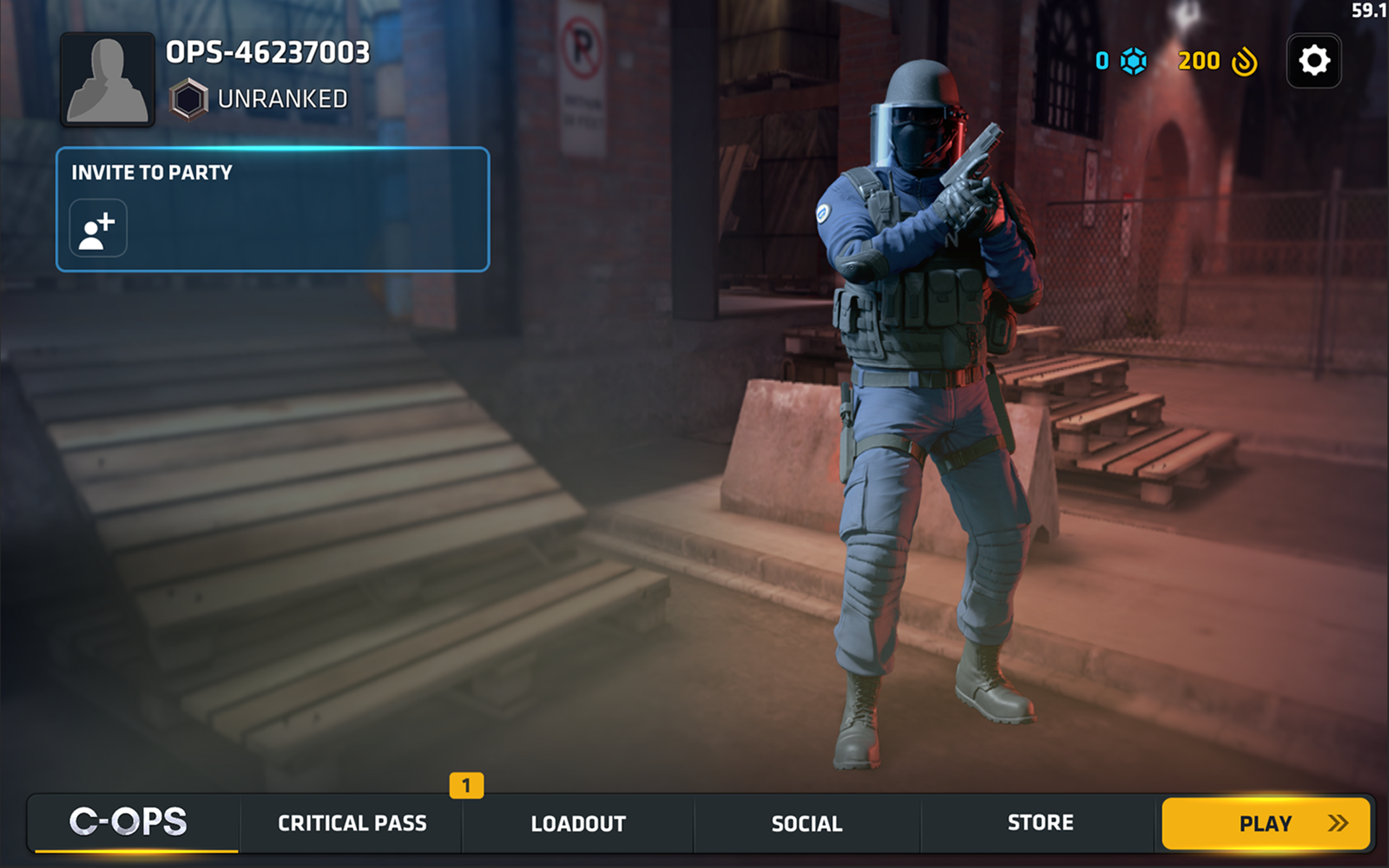
Task: Click the 200 coin balance counter
Action: 1199,61
